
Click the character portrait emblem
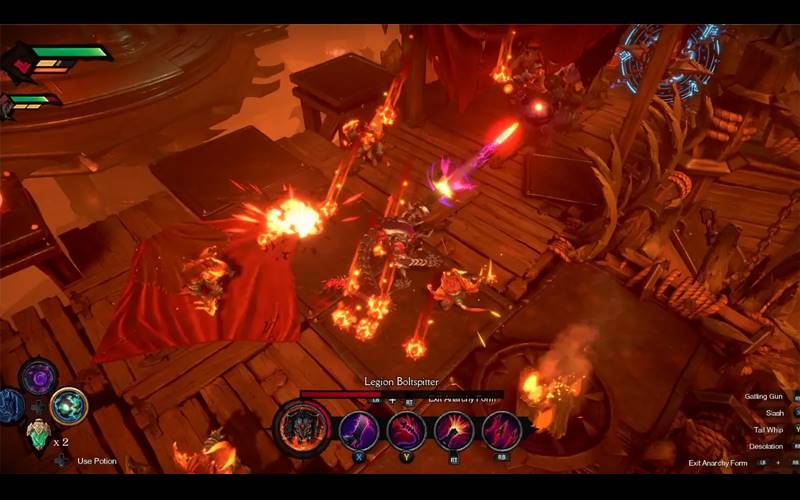(x=19, y=62)
